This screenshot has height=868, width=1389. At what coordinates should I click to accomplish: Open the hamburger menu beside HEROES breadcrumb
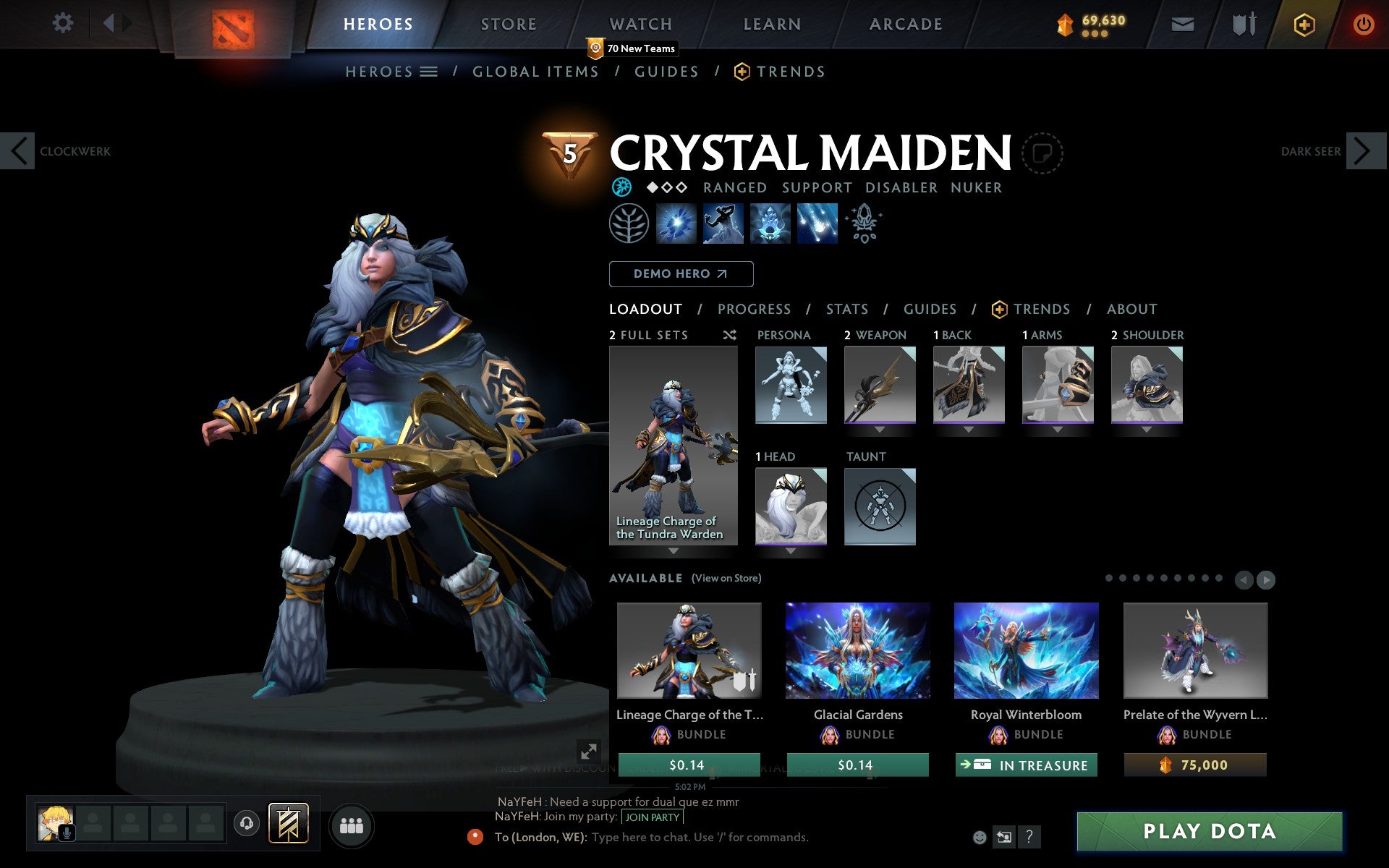(428, 72)
